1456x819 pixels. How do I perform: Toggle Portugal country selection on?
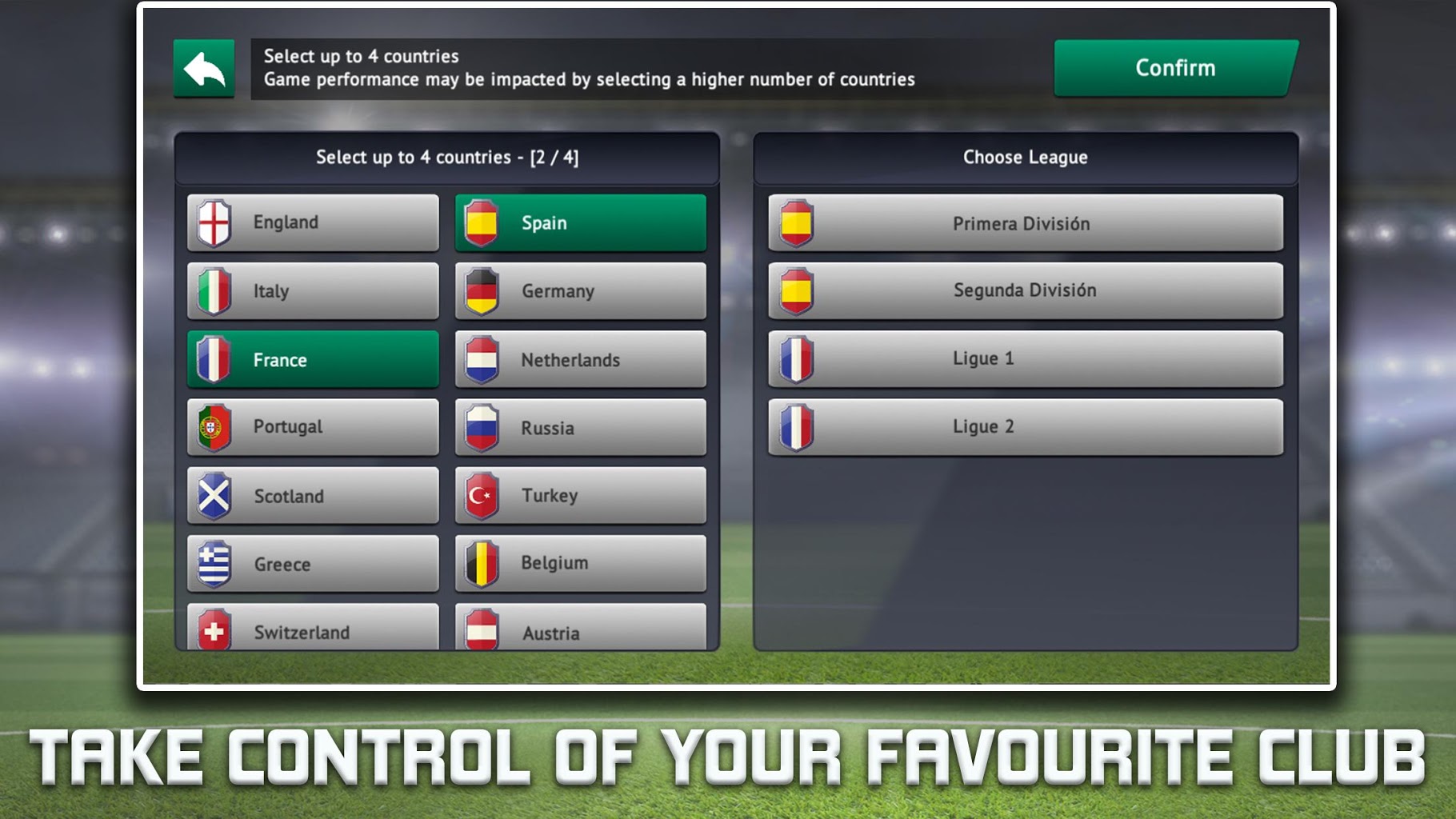click(312, 427)
